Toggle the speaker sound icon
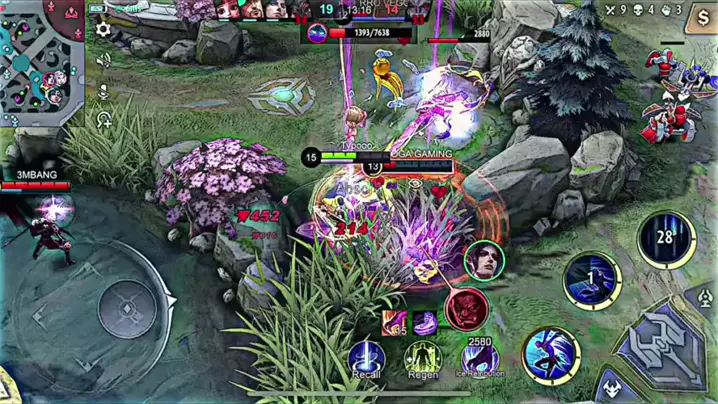 point(103,62)
